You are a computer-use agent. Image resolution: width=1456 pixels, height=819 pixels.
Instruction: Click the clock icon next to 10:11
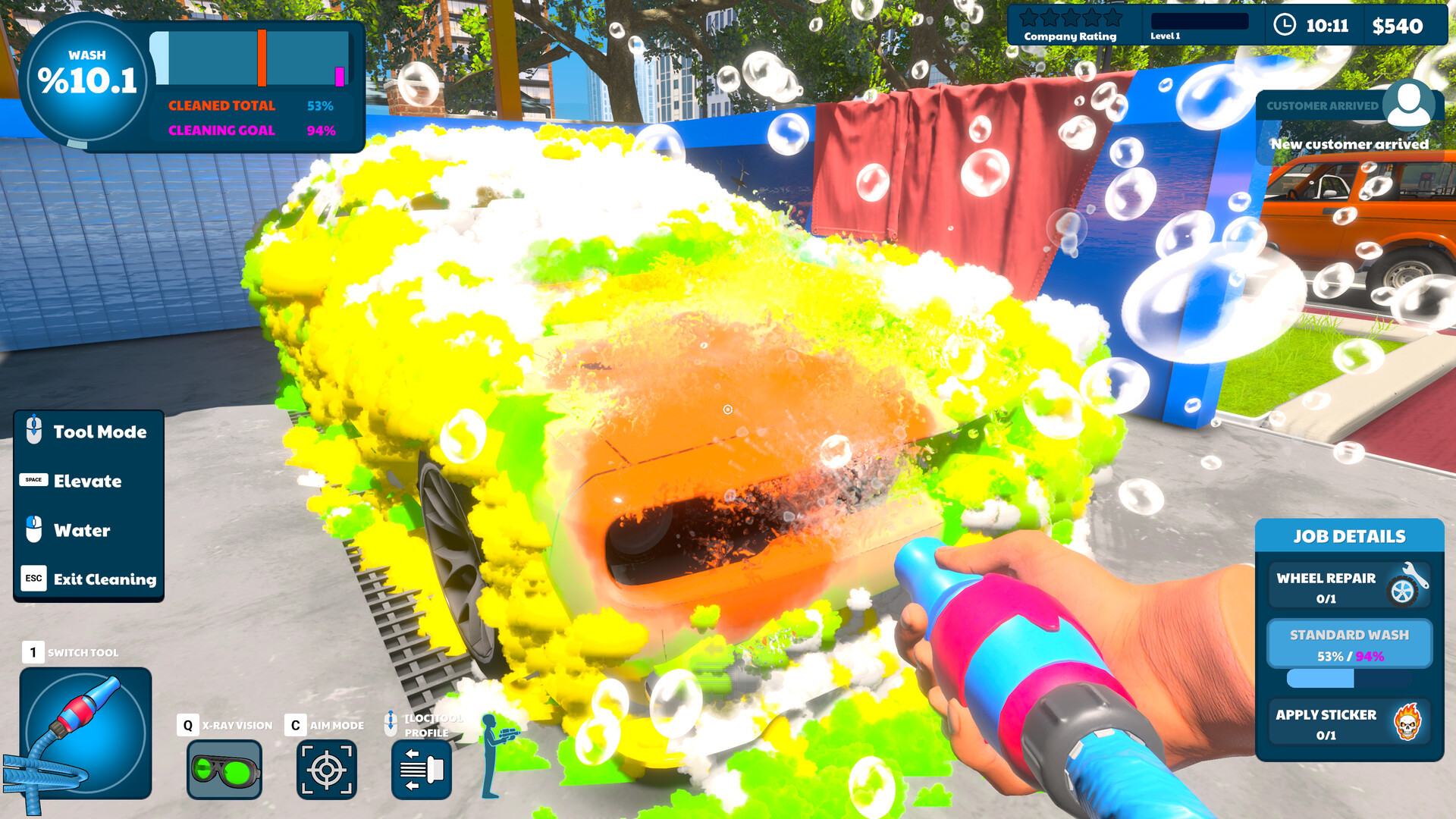tap(1284, 25)
